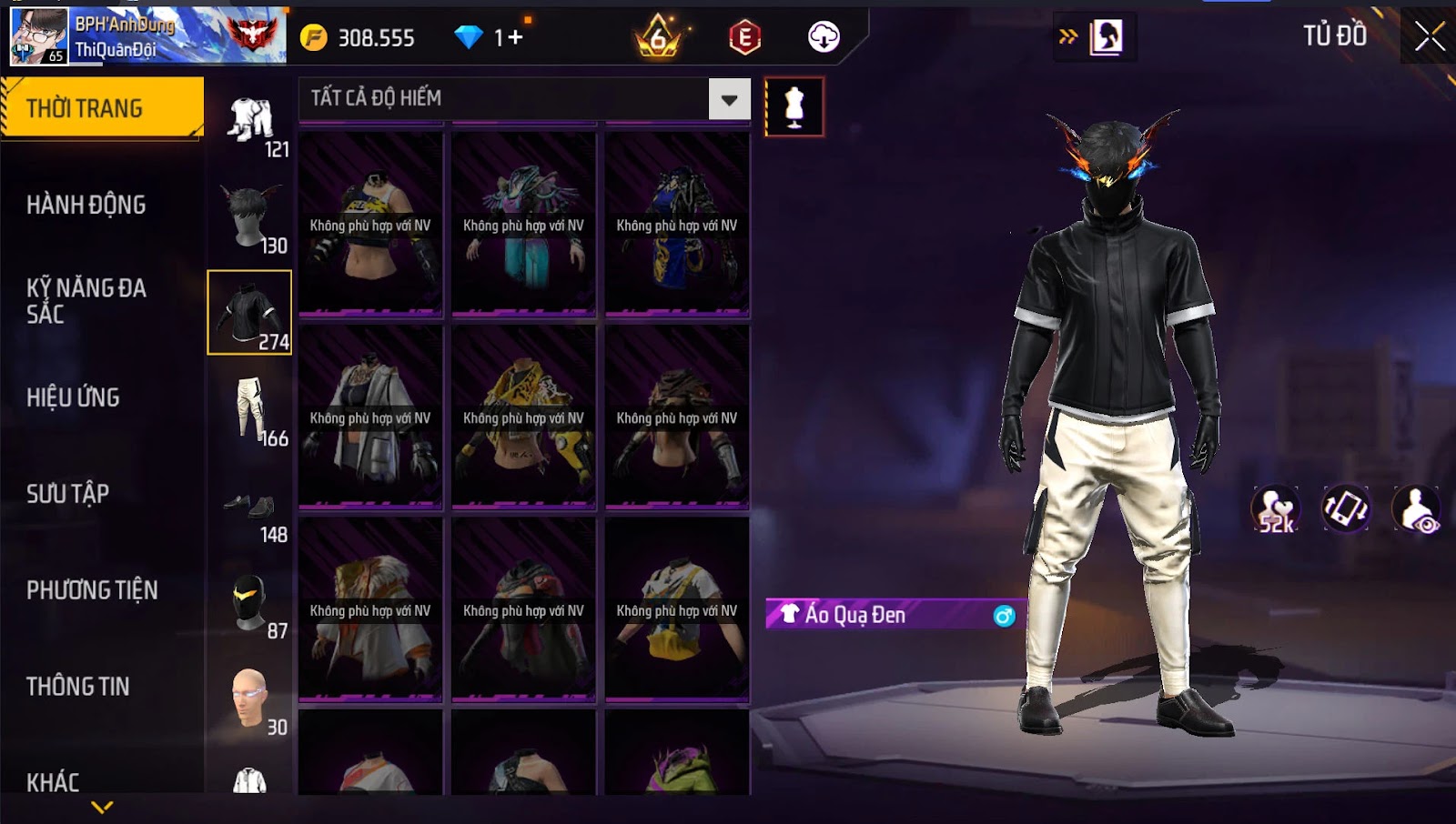Image resolution: width=1456 pixels, height=824 pixels.
Task: Switch to the THÔNG TIN tab
Action: 78,687
